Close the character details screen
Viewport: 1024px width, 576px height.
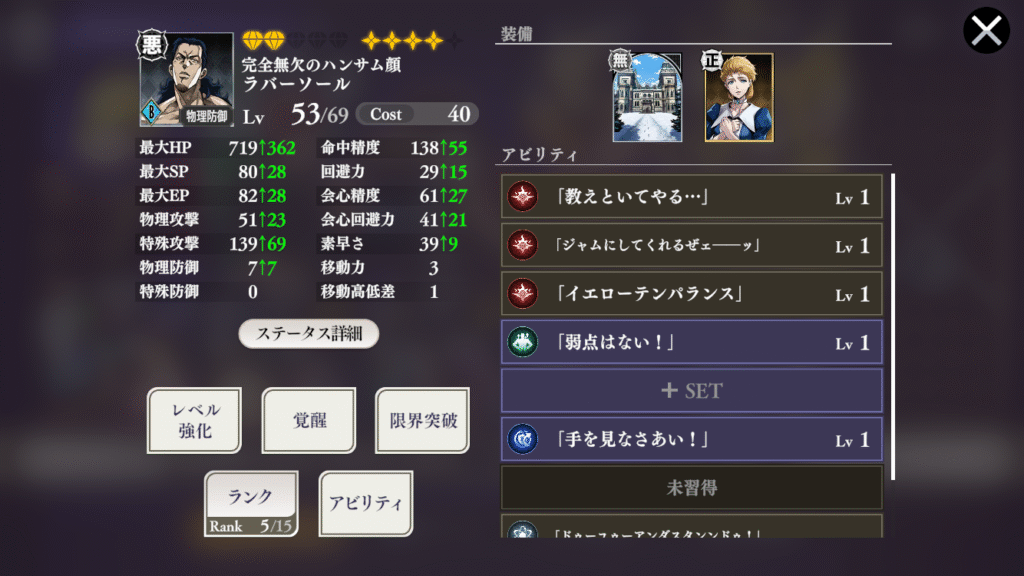[x=986, y=31]
